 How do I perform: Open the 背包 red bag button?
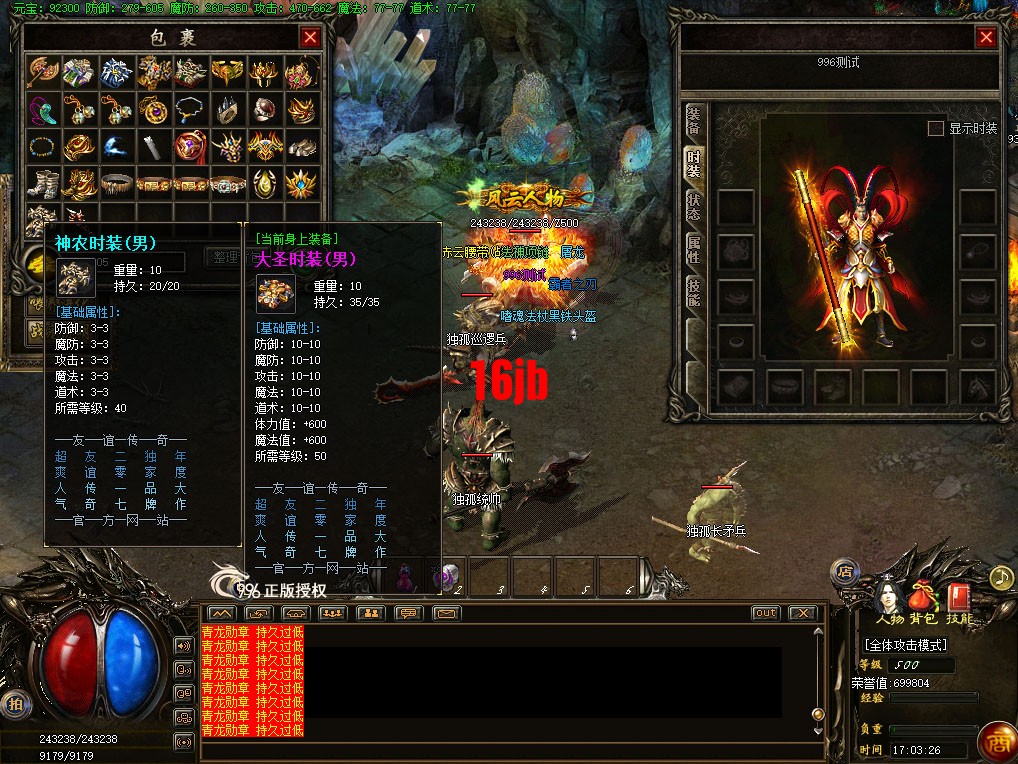[x=924, y=598]
